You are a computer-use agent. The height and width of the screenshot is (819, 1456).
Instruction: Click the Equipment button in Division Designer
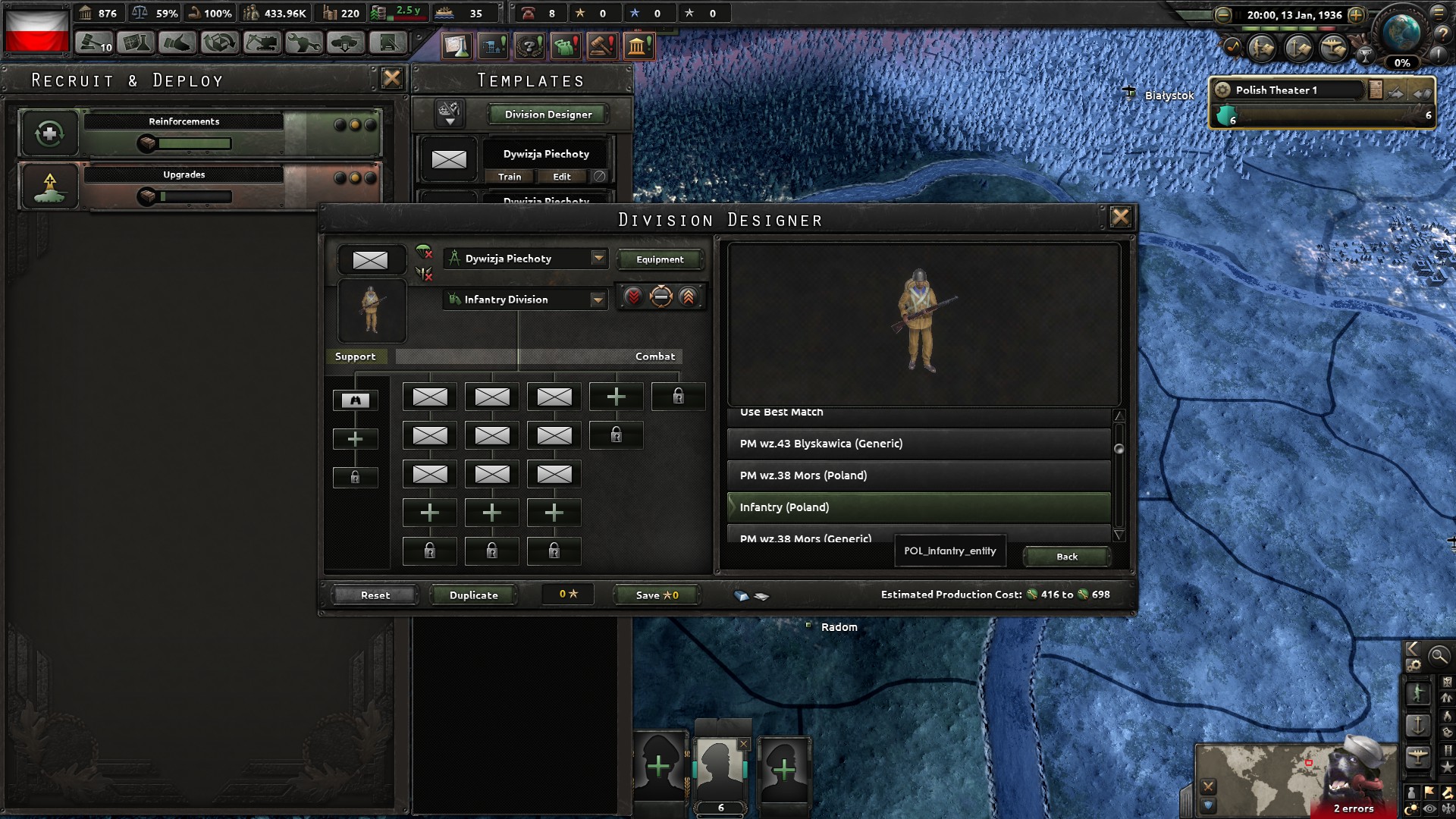(660, 259)
